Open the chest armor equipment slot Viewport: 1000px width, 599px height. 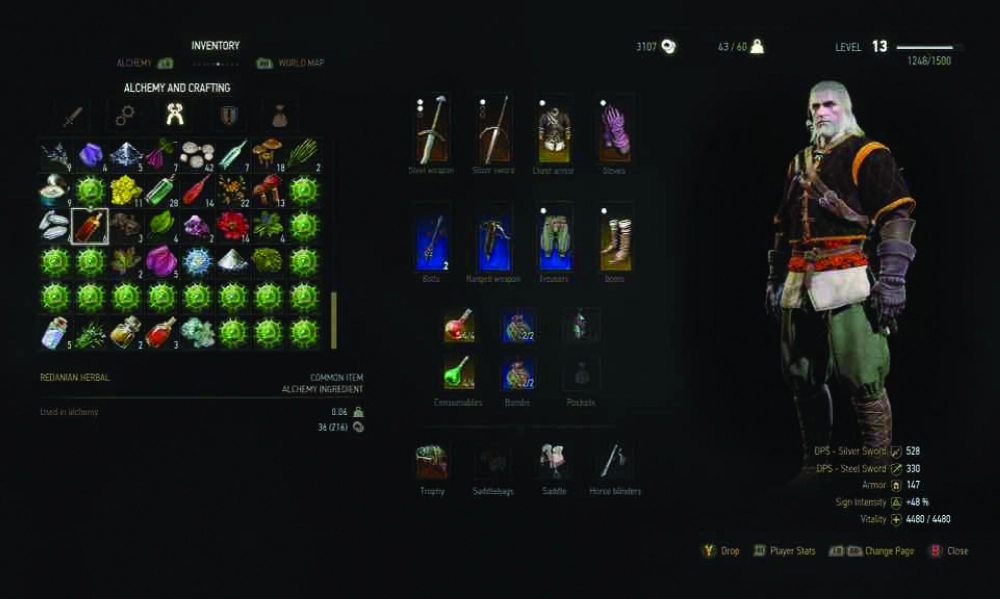[554, 130]
